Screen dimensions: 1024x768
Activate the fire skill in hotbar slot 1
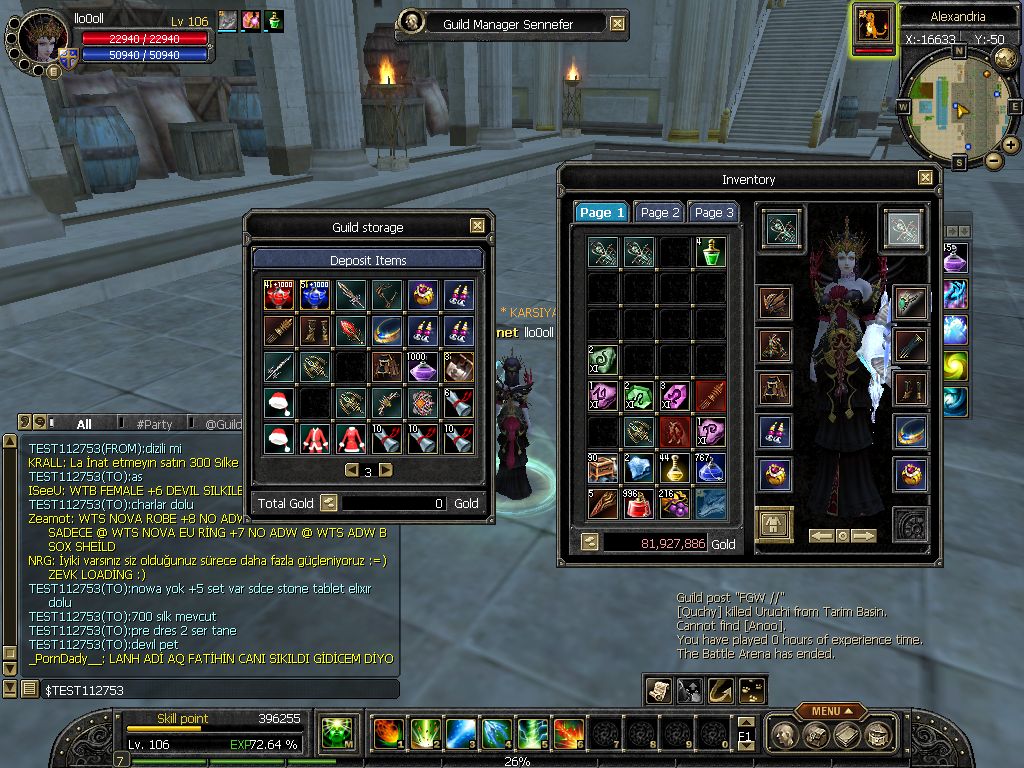pos(387,733)
